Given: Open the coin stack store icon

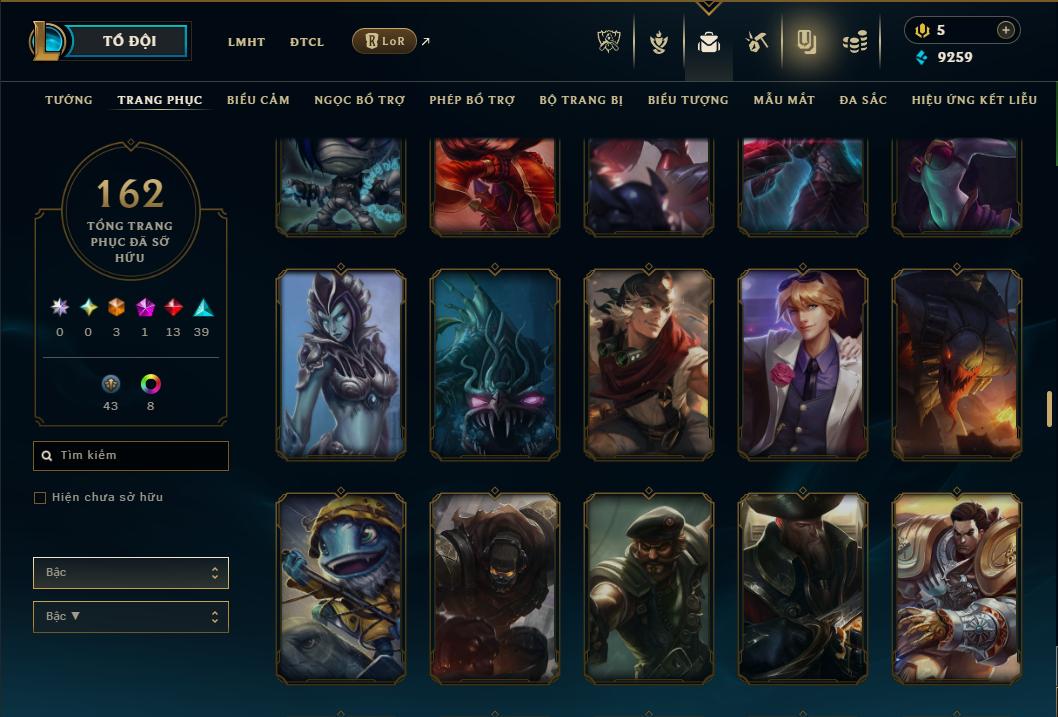Looking at the screenshot, I should tap(854, 42).
